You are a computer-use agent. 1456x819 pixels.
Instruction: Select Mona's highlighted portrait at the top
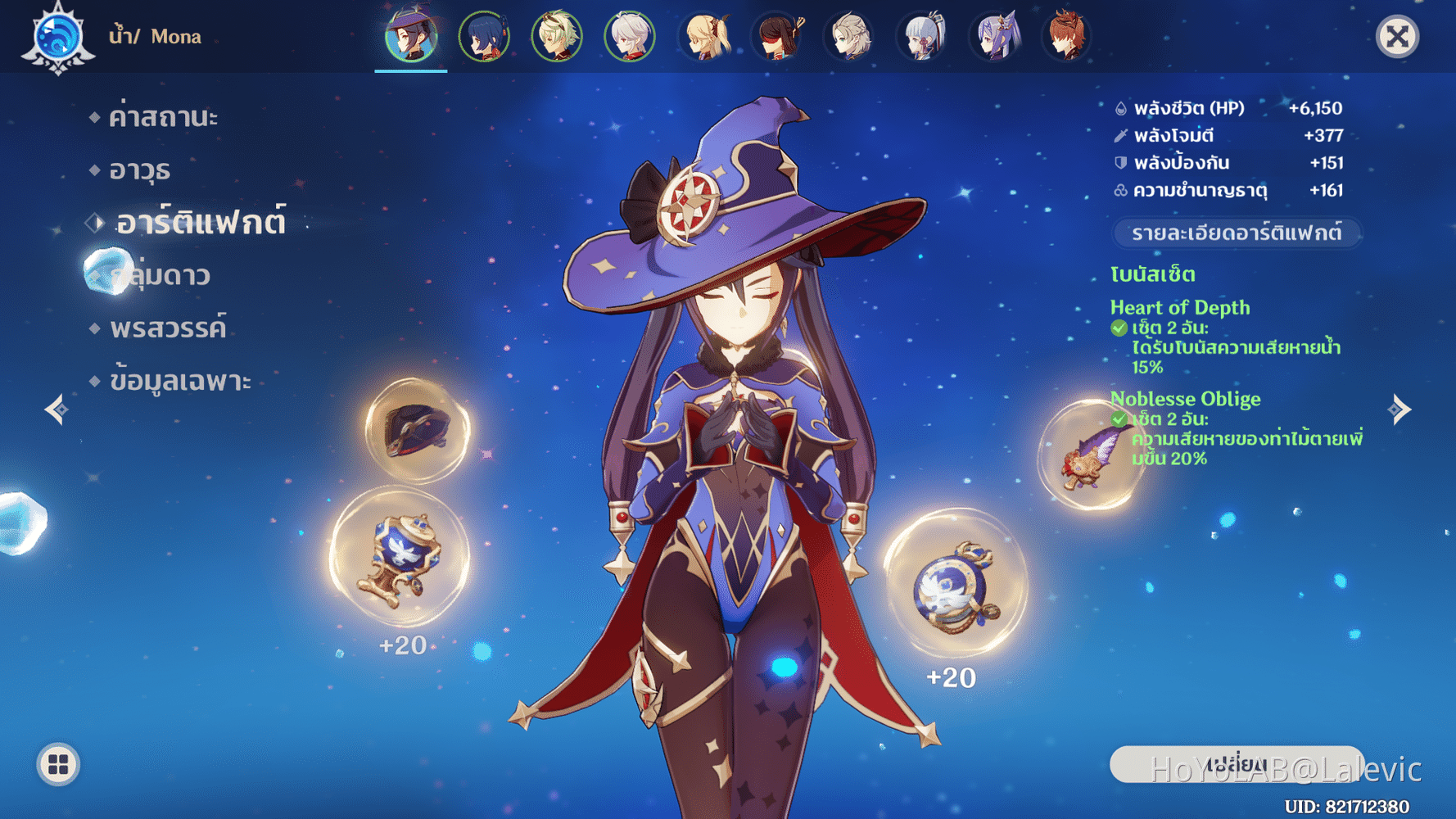[410, 36]
